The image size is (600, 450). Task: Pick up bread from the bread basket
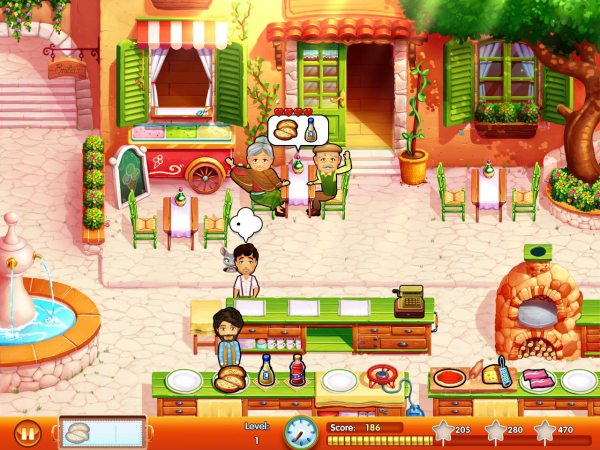pyautogui.click(x=231, y=379)
